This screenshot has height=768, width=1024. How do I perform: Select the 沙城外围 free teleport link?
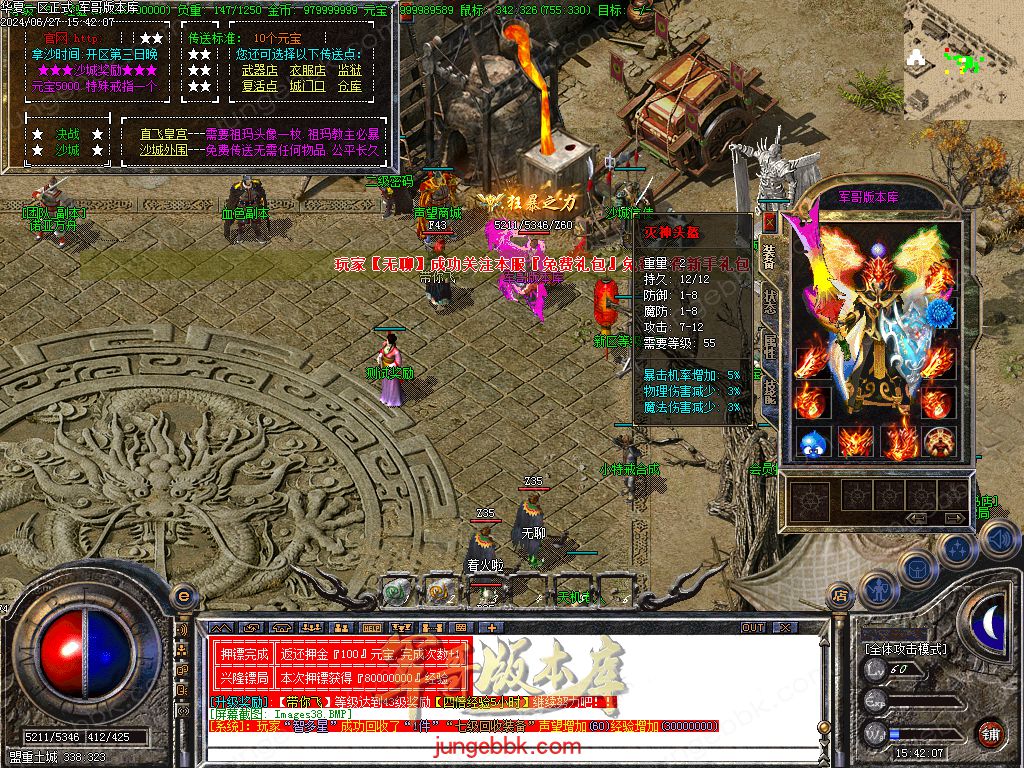[x=163, y=150]
